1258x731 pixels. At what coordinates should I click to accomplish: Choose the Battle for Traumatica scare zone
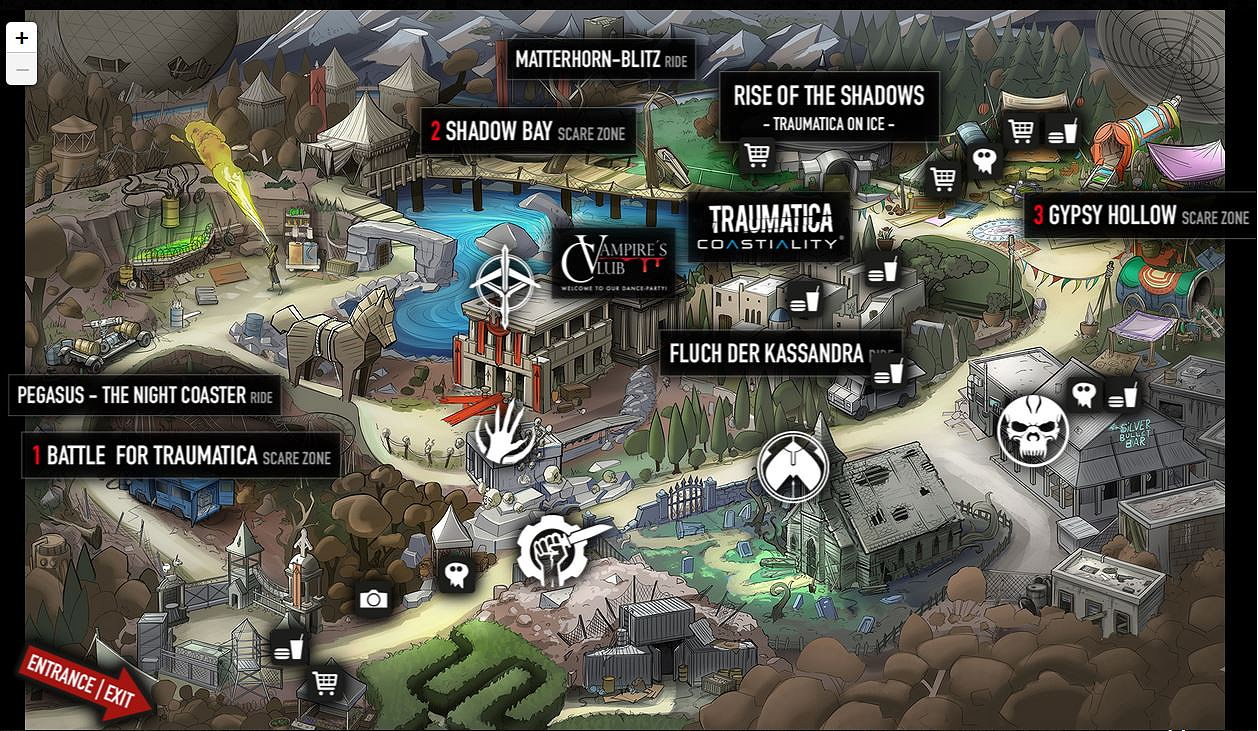coord(181,456)
